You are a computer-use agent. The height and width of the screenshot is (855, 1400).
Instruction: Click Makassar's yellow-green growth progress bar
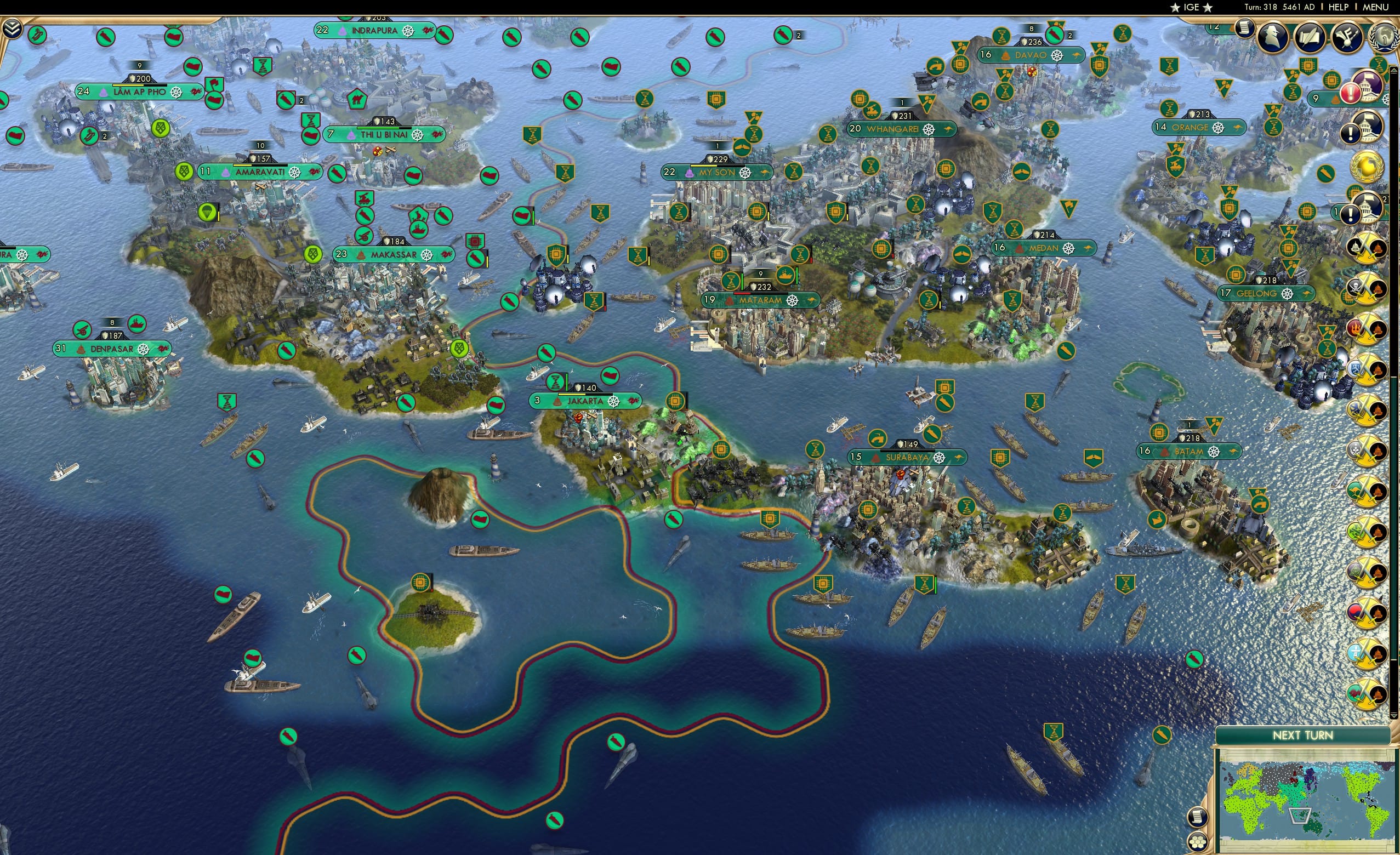click(398, 249)
